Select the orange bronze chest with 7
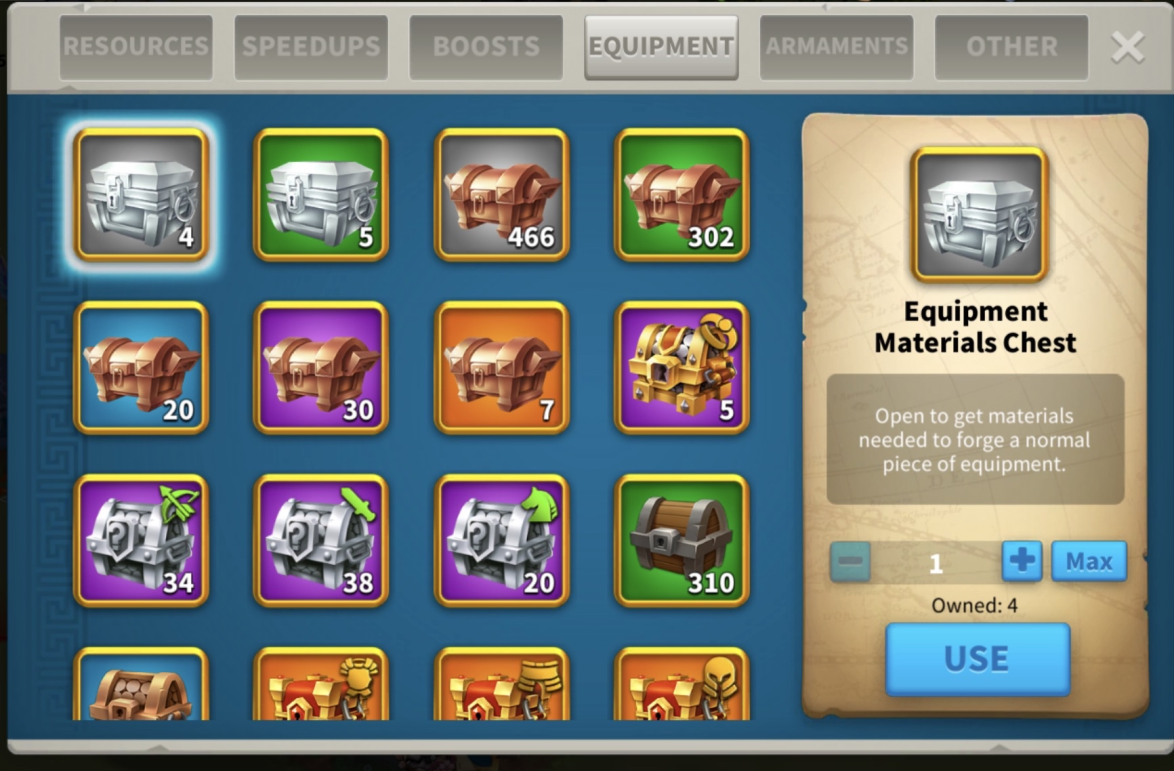Image resolution: width=1174 pixels, height=771 pixels. coord(502,368)
